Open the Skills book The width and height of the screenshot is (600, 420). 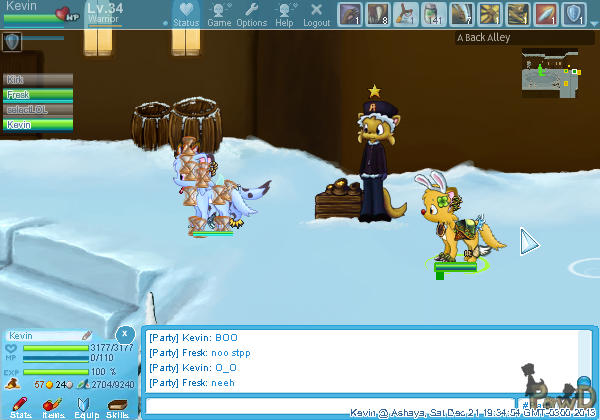(x=117, y=406)
